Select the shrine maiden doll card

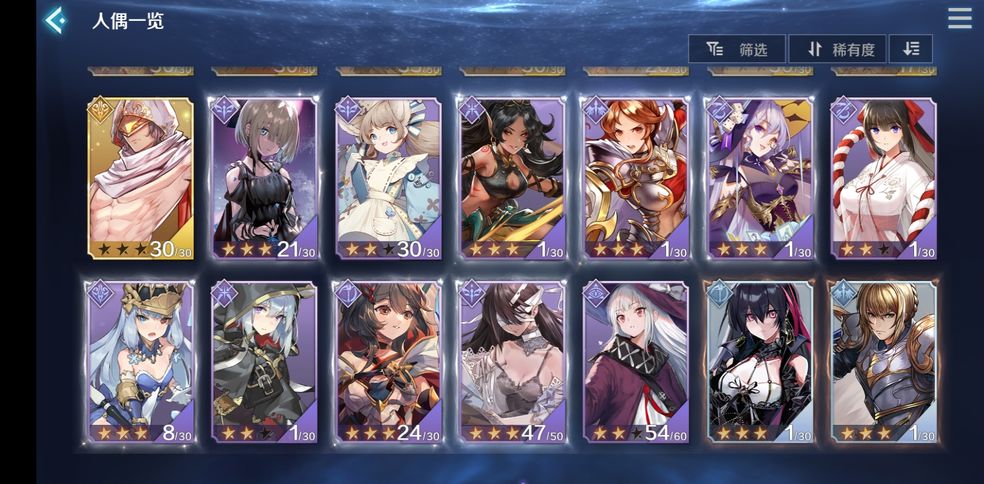point(882,178)
